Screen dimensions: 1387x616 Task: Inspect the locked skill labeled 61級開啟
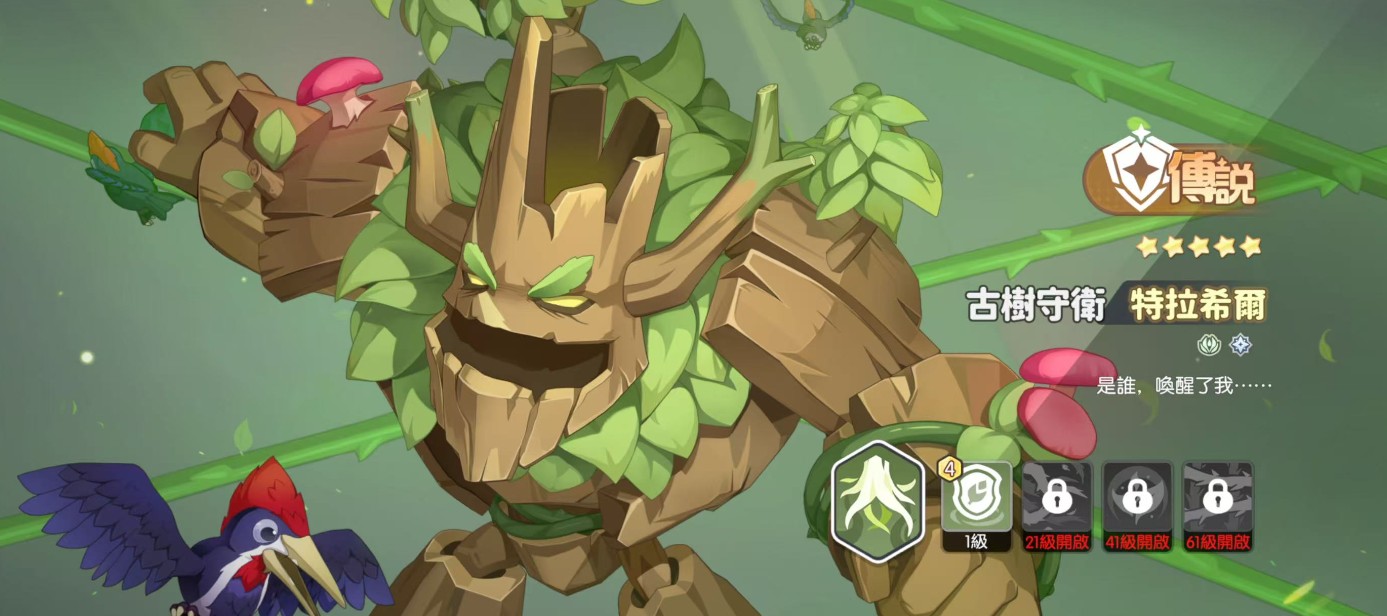click(x=1217, y=498)
